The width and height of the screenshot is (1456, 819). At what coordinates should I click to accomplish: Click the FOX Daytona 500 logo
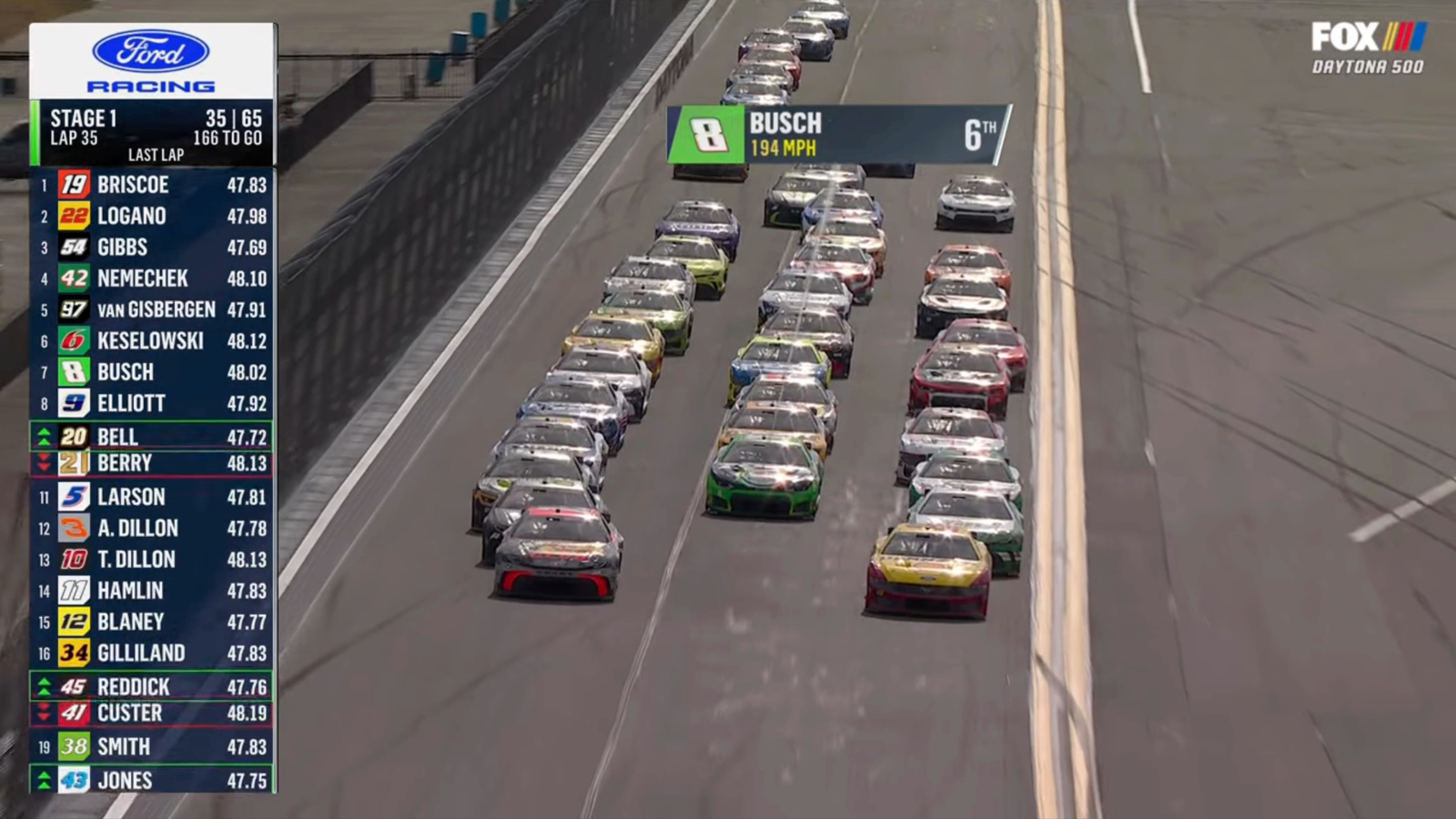1368,48
